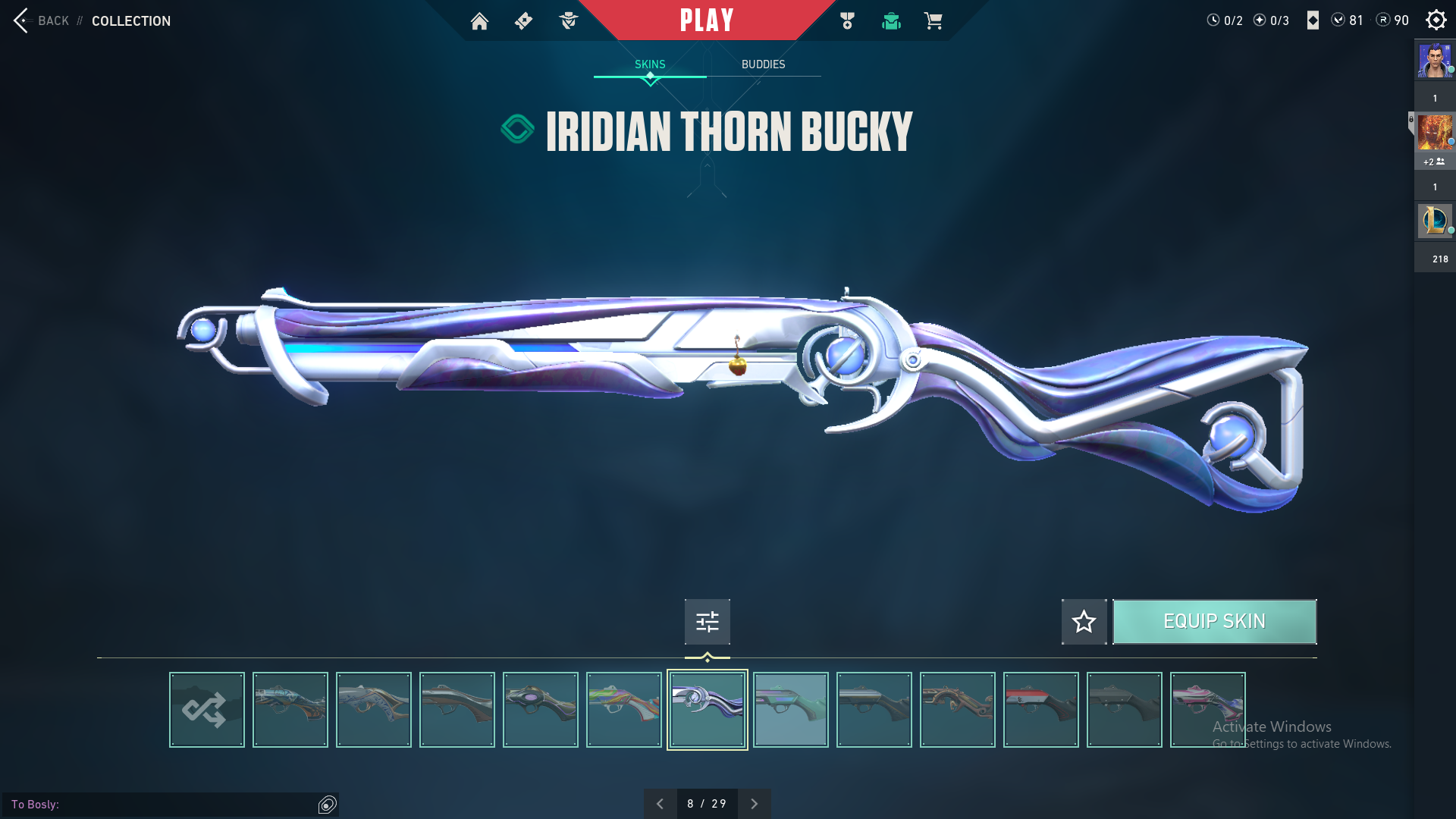Equip the Iridian Thorn Bucky skin
This screenshot has height=819, width=1456.
pos(1214,622)
